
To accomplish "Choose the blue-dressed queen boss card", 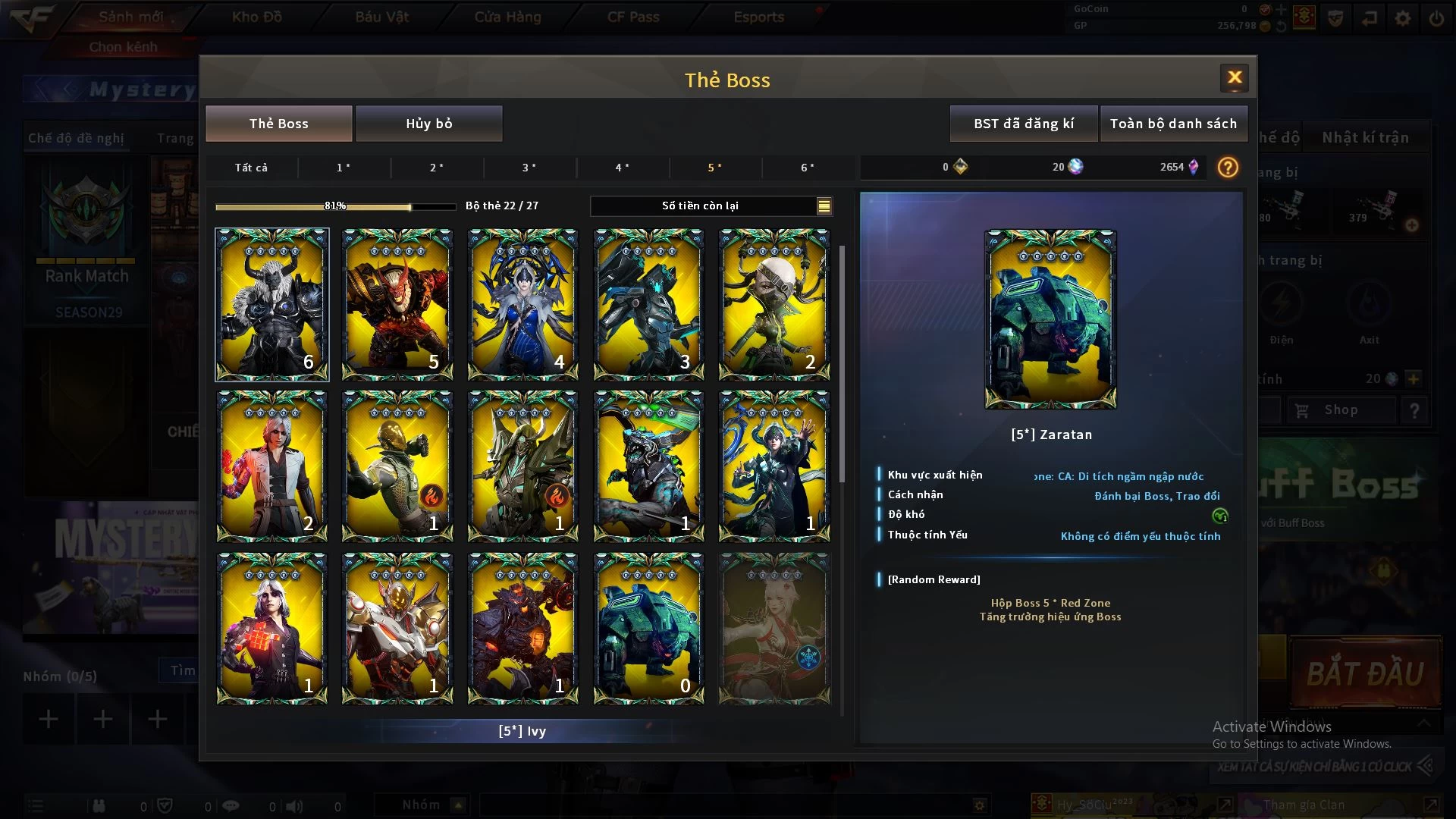I will [522, 304].
